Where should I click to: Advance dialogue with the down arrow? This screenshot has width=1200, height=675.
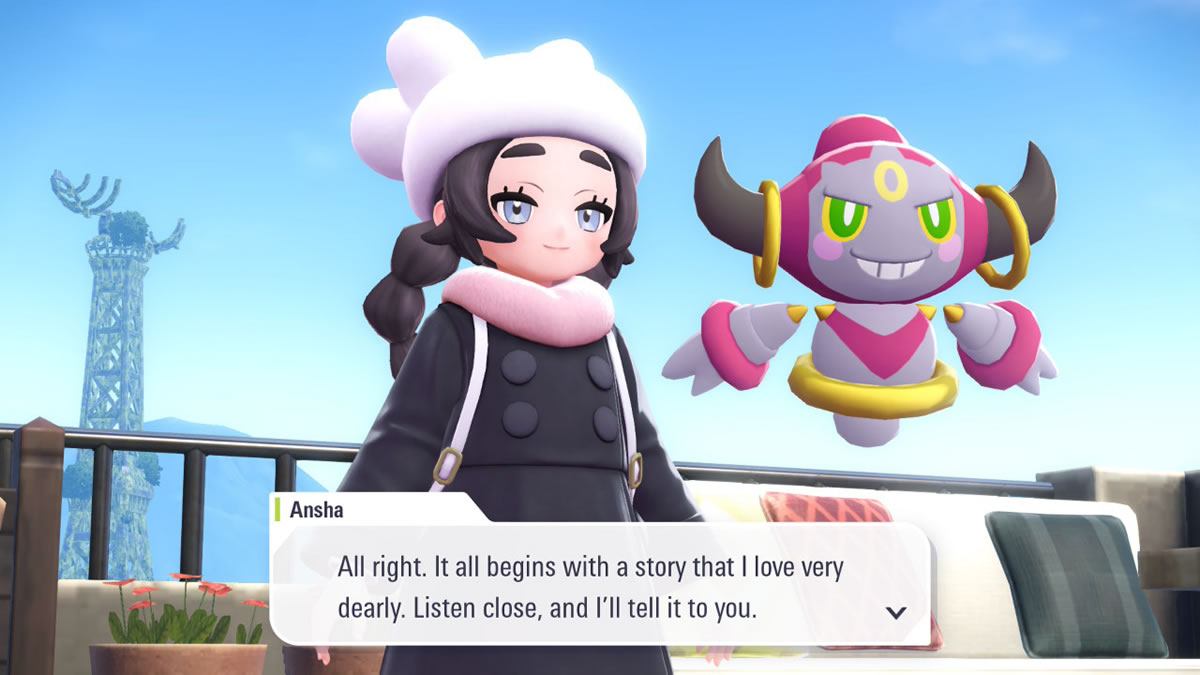(896, 612)
